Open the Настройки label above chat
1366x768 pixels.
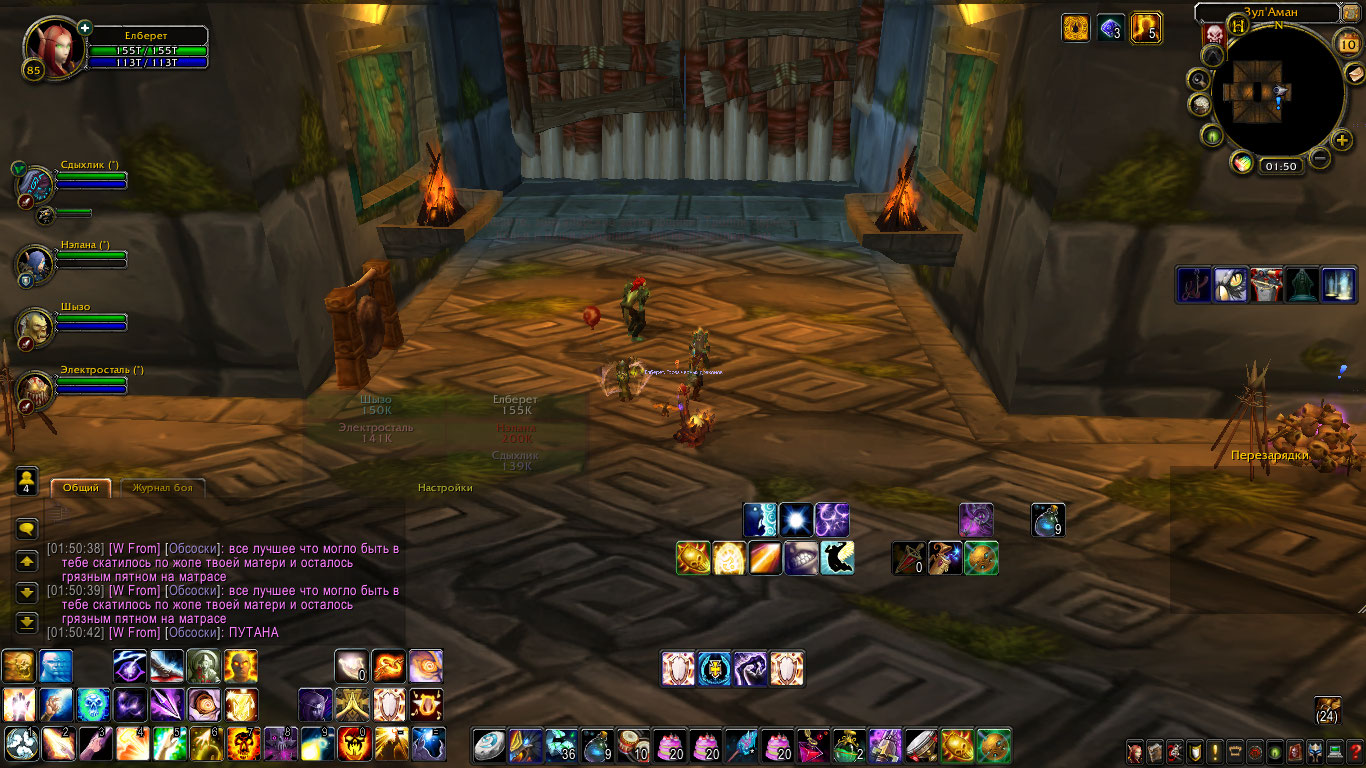(x=445, y=488)
